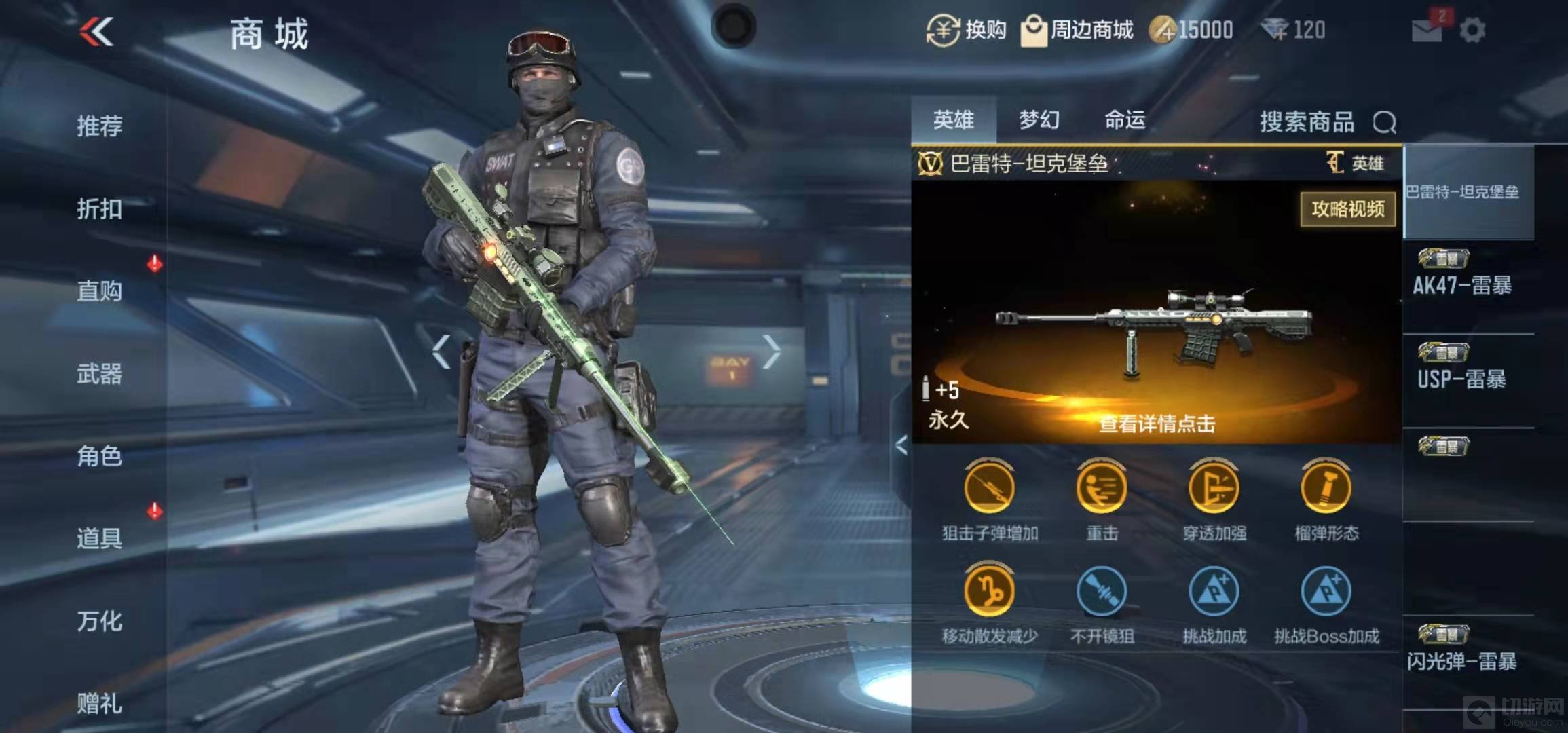Switch to the 英雄 tab
This screenshot has height=733, width=1568.
pos(953,120)
